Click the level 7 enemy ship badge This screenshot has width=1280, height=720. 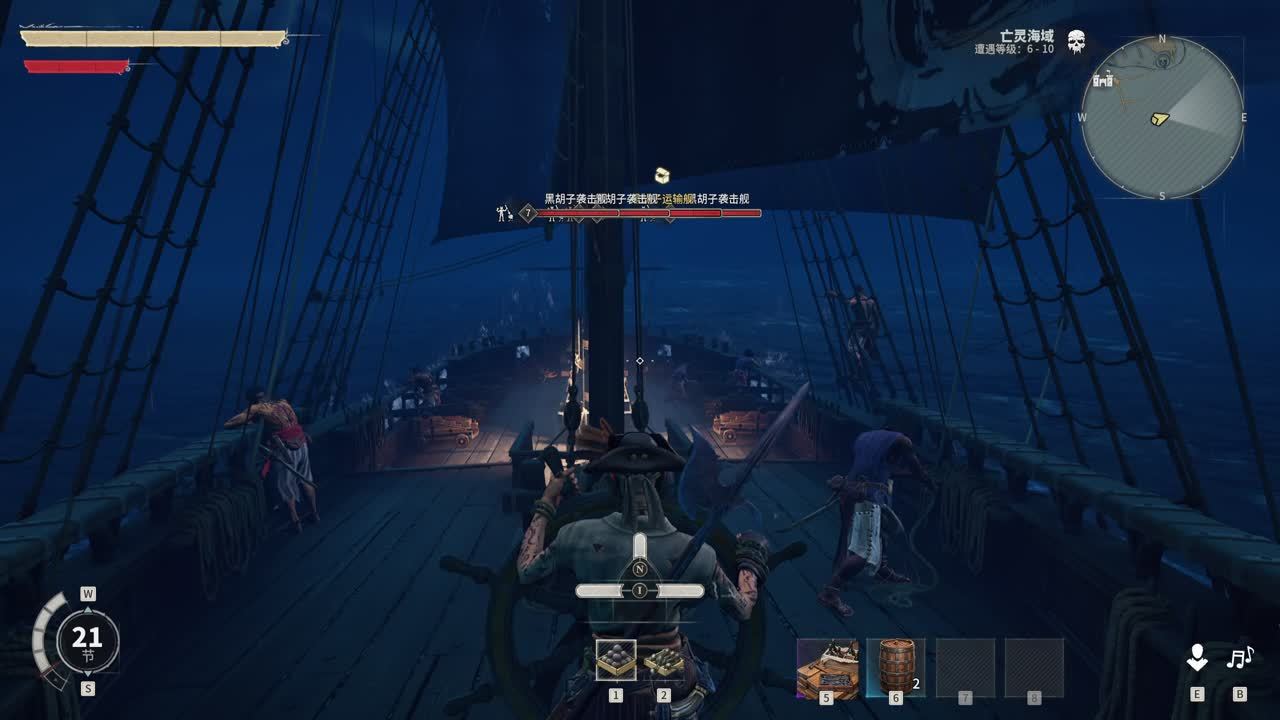pyautogui.click(x=528, y=212)
